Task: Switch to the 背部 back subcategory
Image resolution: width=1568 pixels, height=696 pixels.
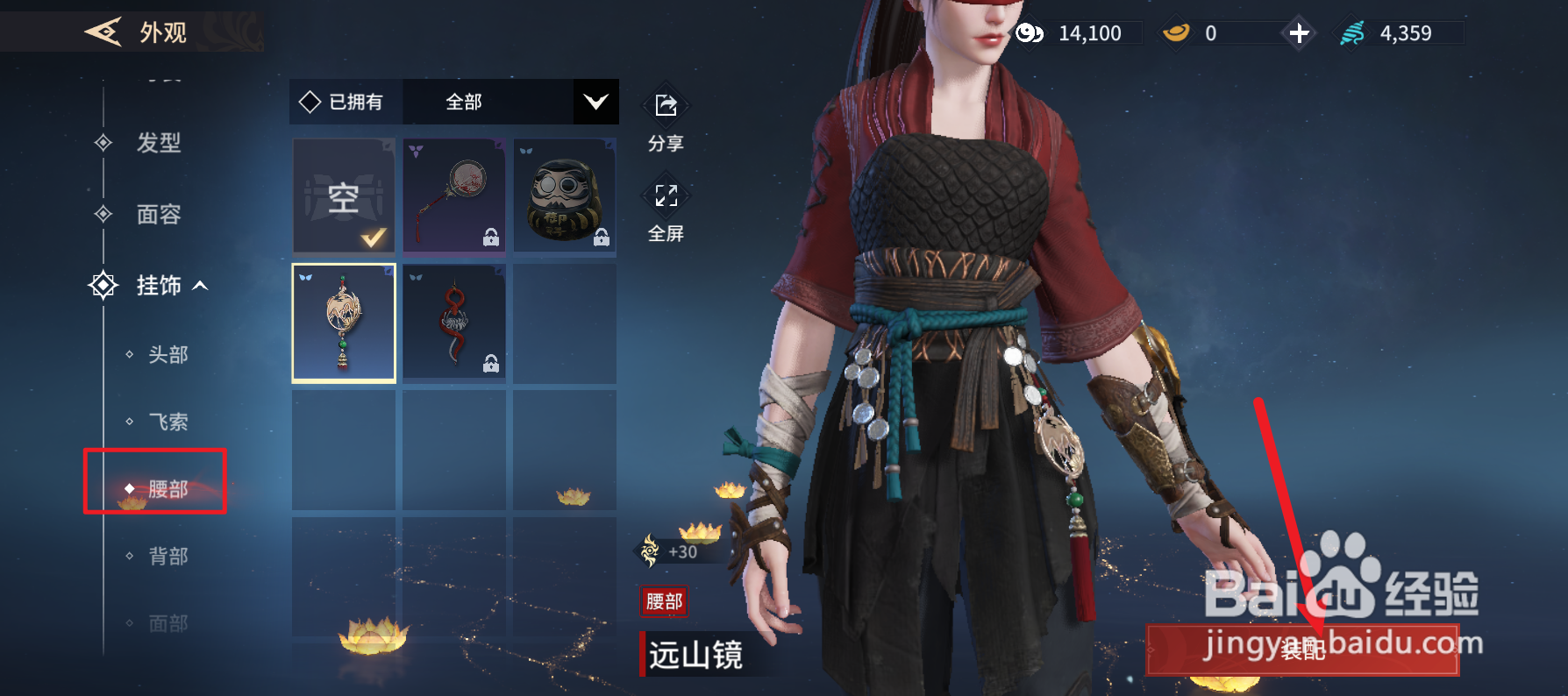Action: click(167, 557)
